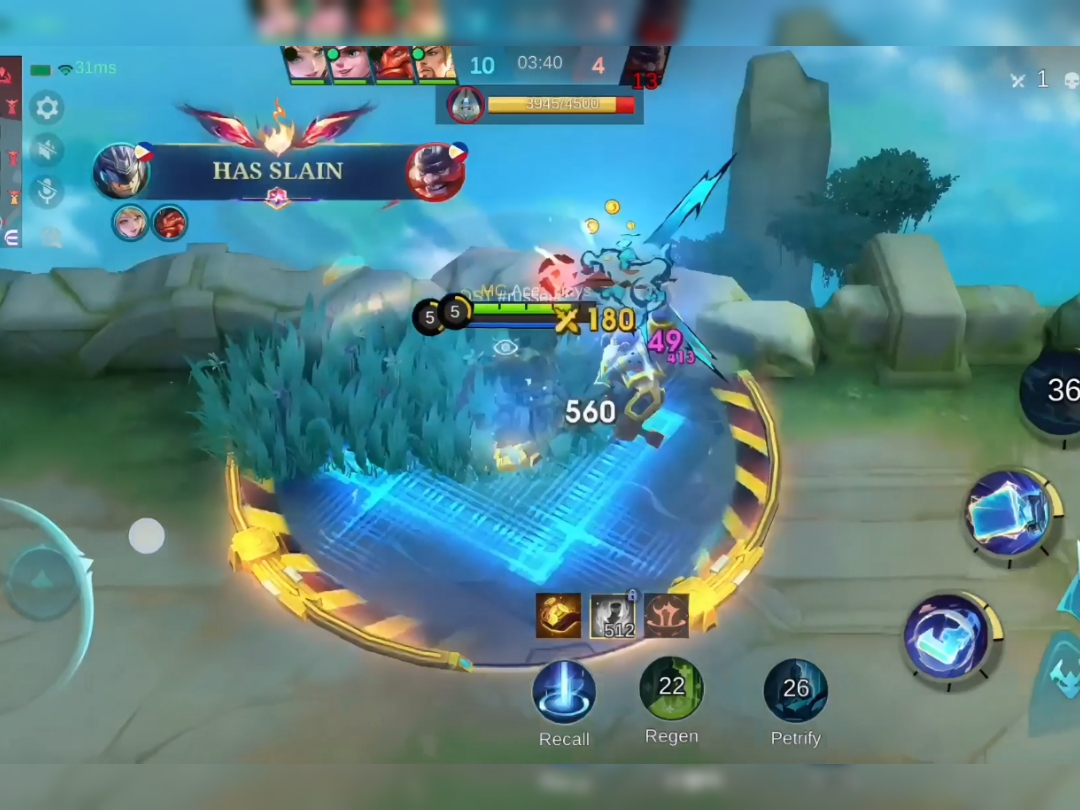Image resolution: width=1080 pixels, height=810 pixels.
Task: Activate the upper ice block skill
Action: click(x=1008, y=512)
